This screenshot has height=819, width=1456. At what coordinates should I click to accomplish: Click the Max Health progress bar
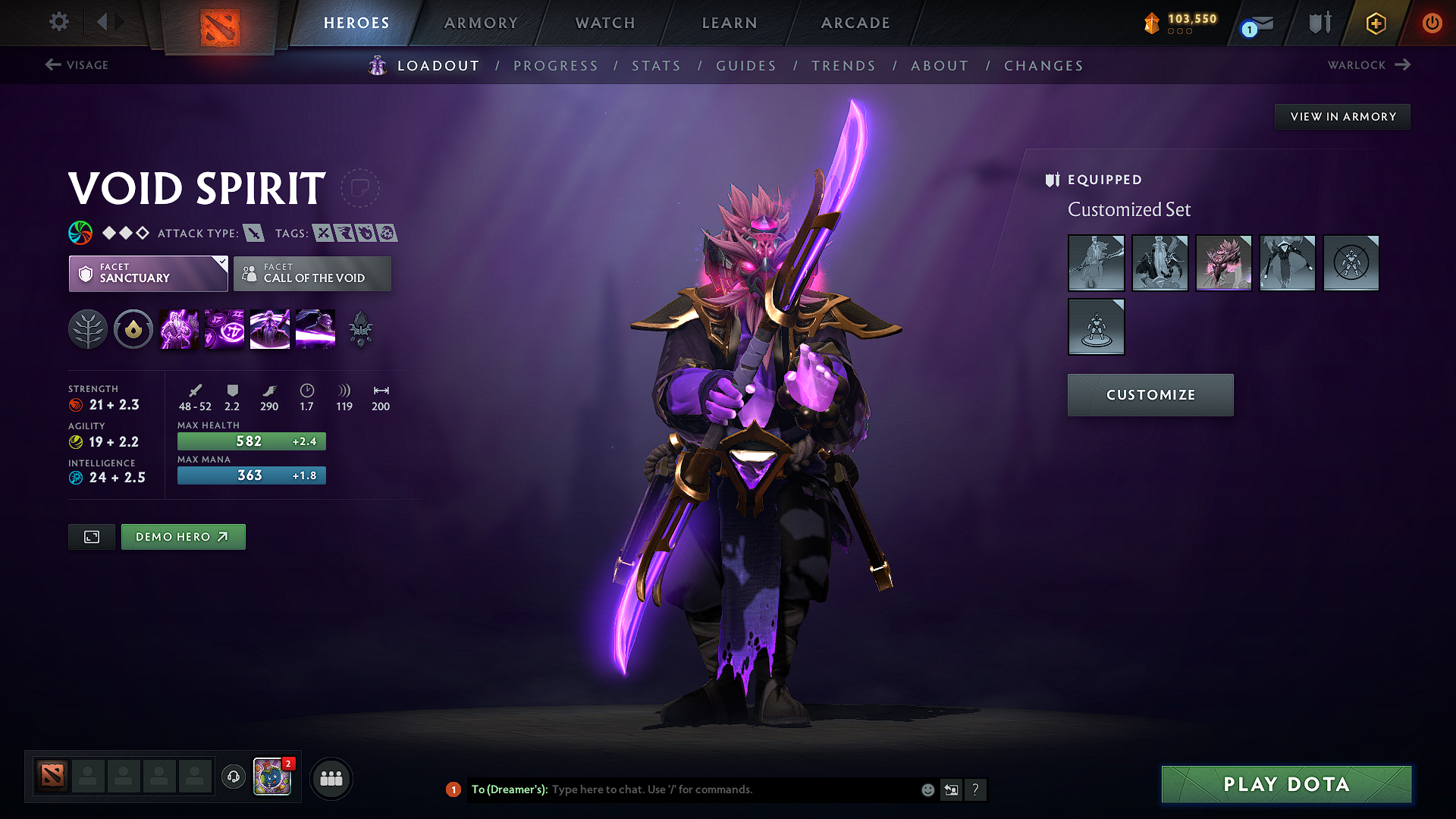pyautogui.click(x=251, y=441)
